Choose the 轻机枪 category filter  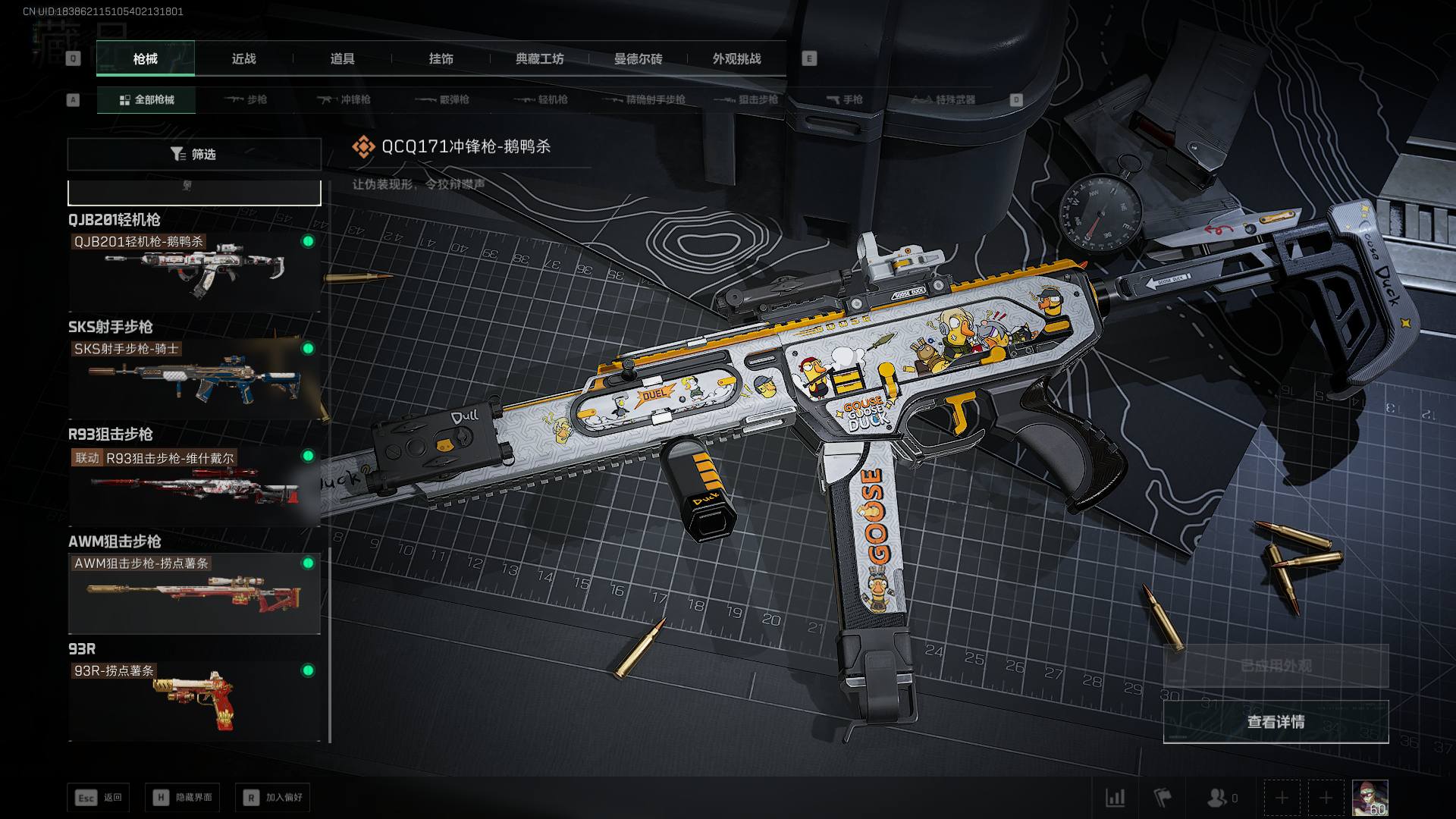tap(541, 100)
